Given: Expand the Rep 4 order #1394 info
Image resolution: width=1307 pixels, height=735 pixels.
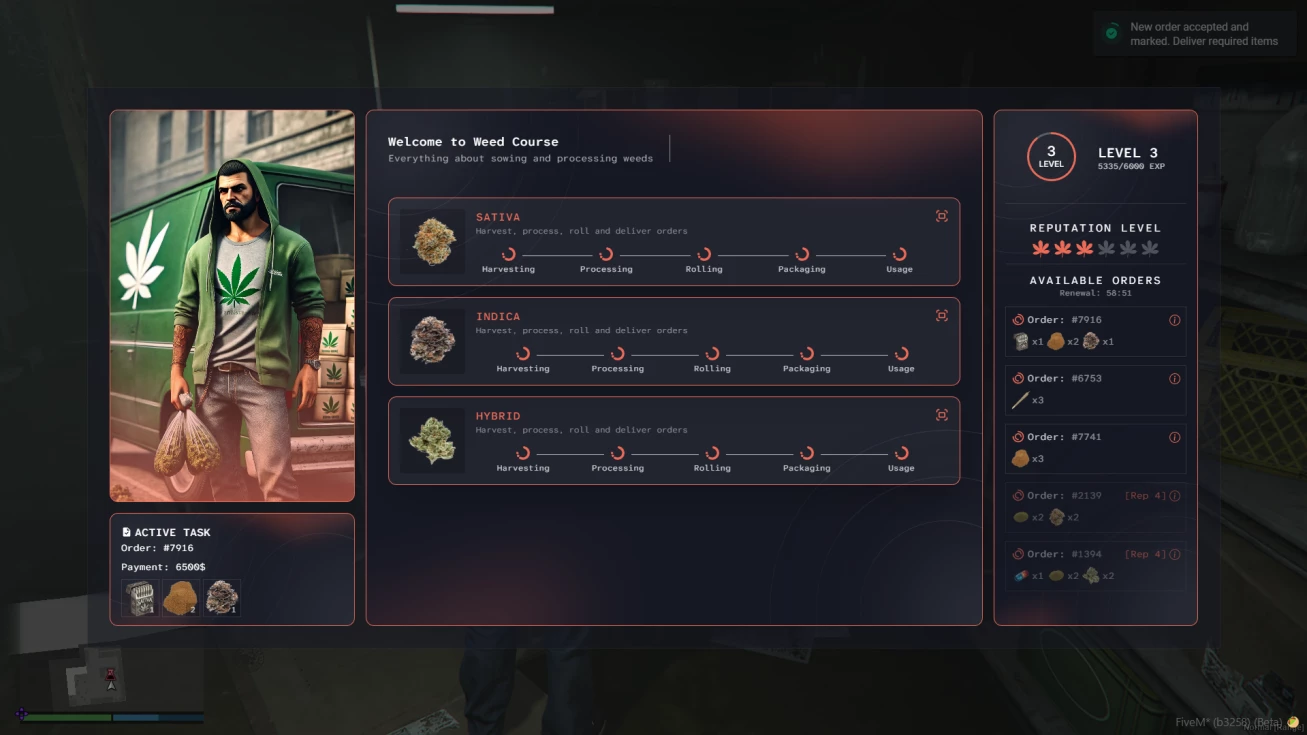Looking at the screenshot, I should 1175,554.
